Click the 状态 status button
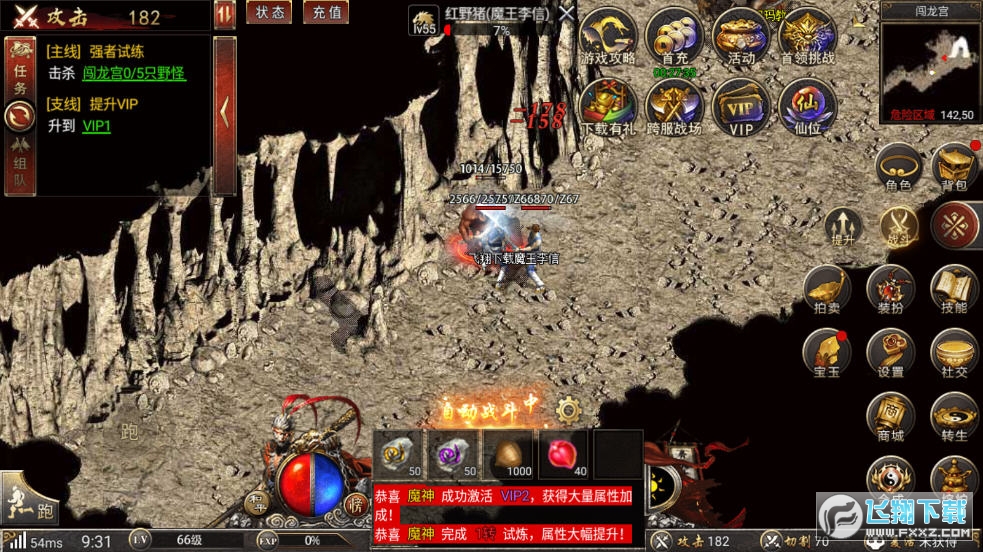The width and height of the screenshot is (983, 552). [x=268, y=12]
